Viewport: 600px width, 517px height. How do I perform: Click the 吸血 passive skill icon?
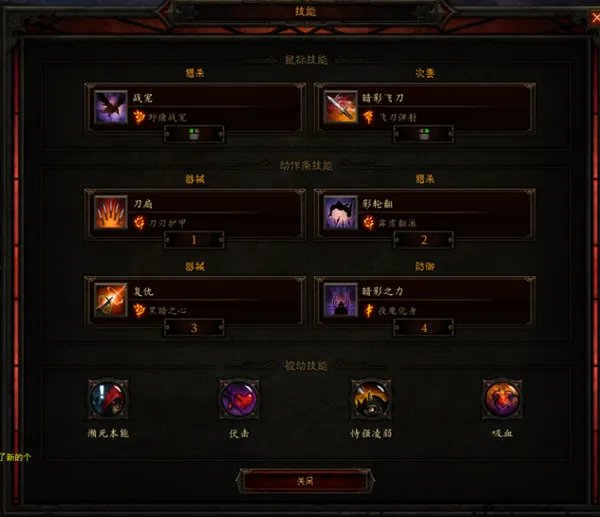[501, 399]
